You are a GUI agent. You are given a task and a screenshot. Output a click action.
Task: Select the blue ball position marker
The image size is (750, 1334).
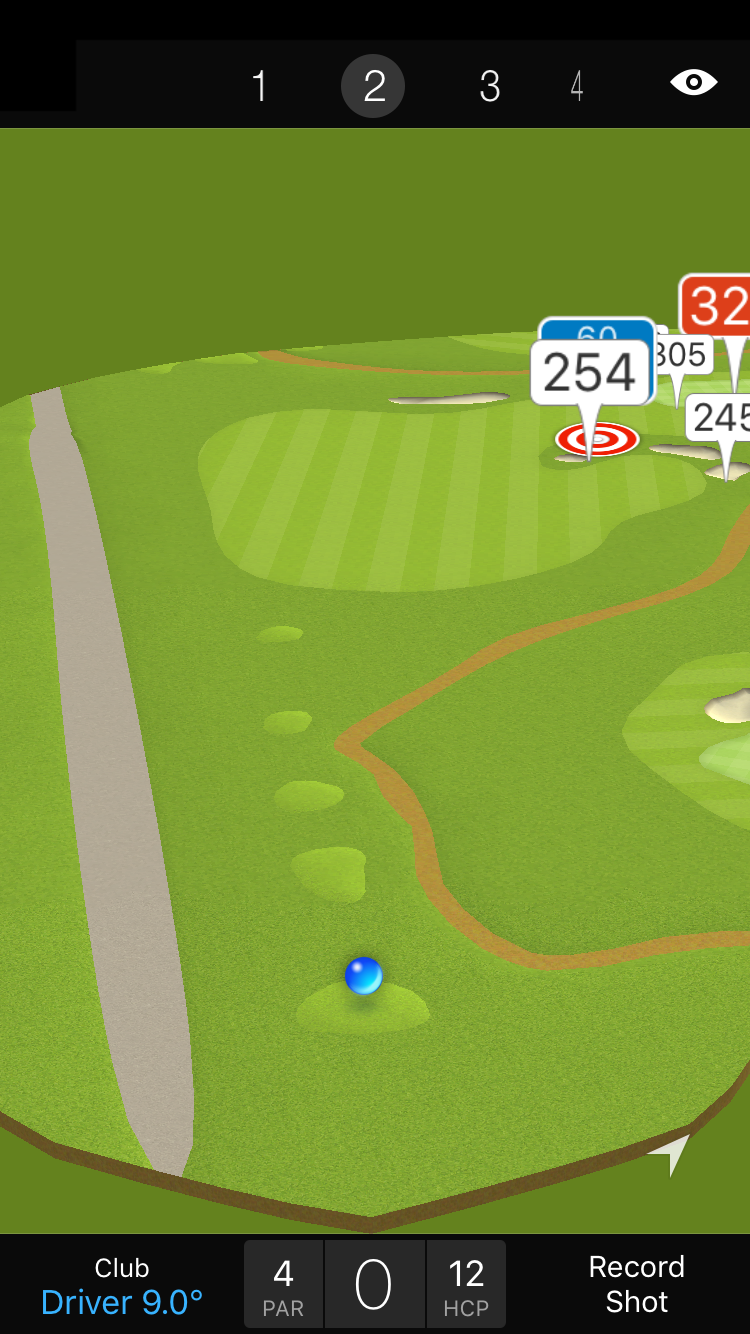pos(363,975)
